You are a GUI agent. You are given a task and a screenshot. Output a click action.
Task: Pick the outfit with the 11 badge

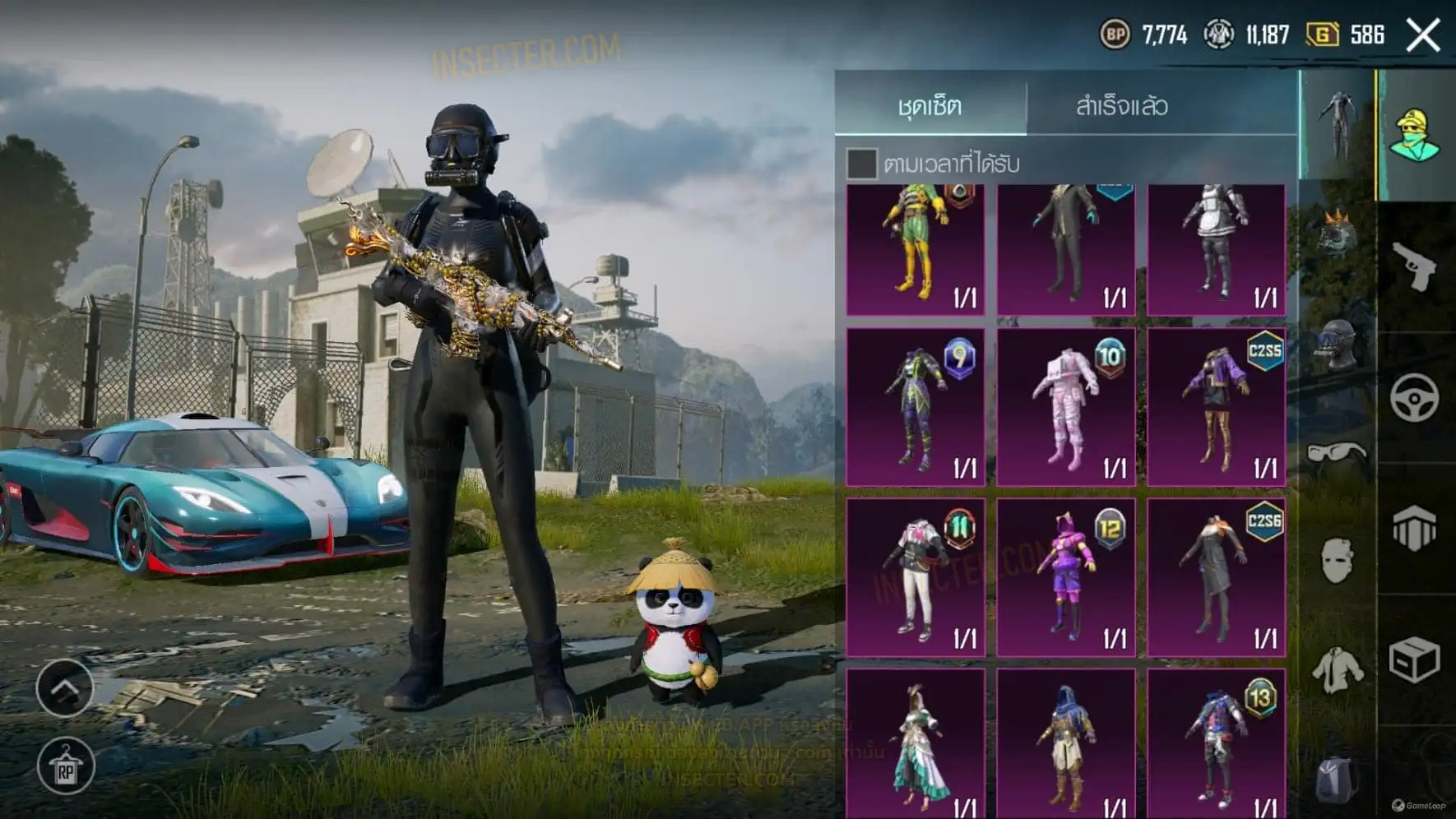pyautogui.click(x=916, y=576)
